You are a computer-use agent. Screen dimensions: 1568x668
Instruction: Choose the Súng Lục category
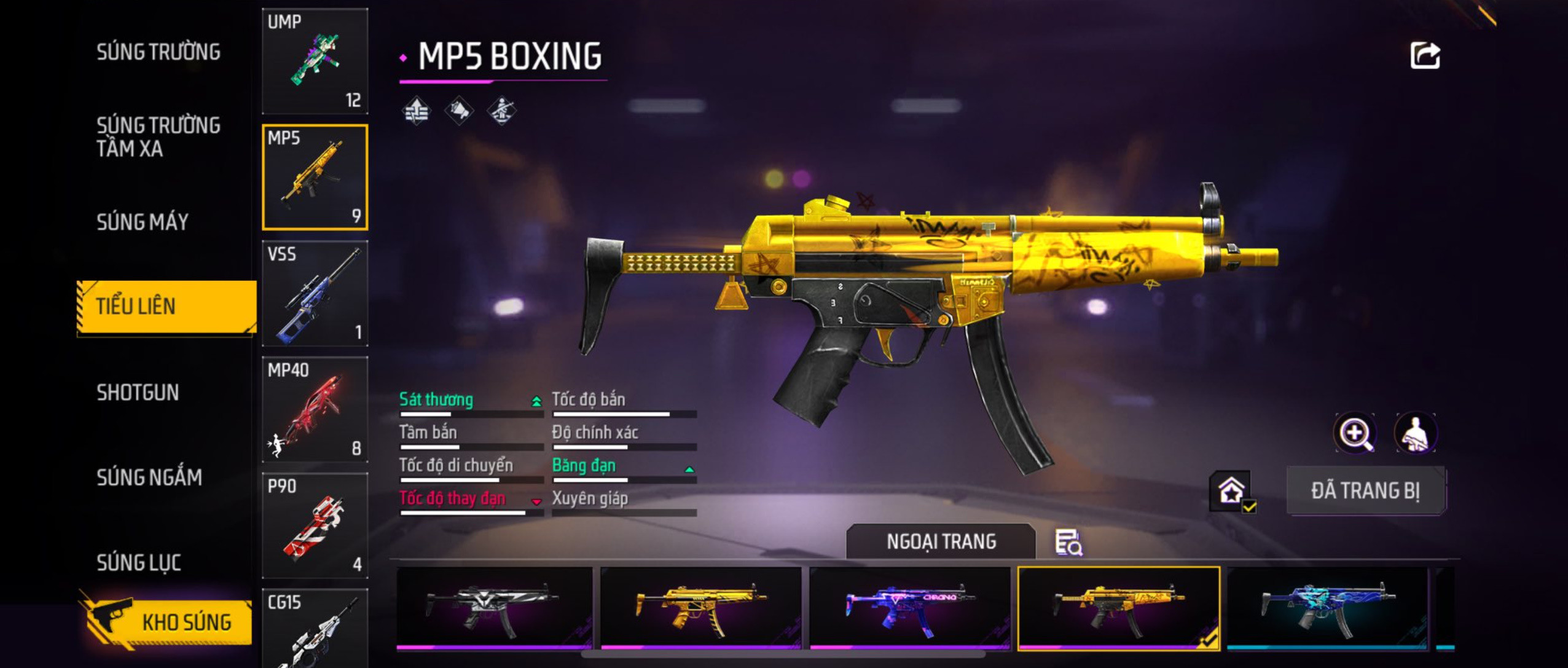click(139, 562)
